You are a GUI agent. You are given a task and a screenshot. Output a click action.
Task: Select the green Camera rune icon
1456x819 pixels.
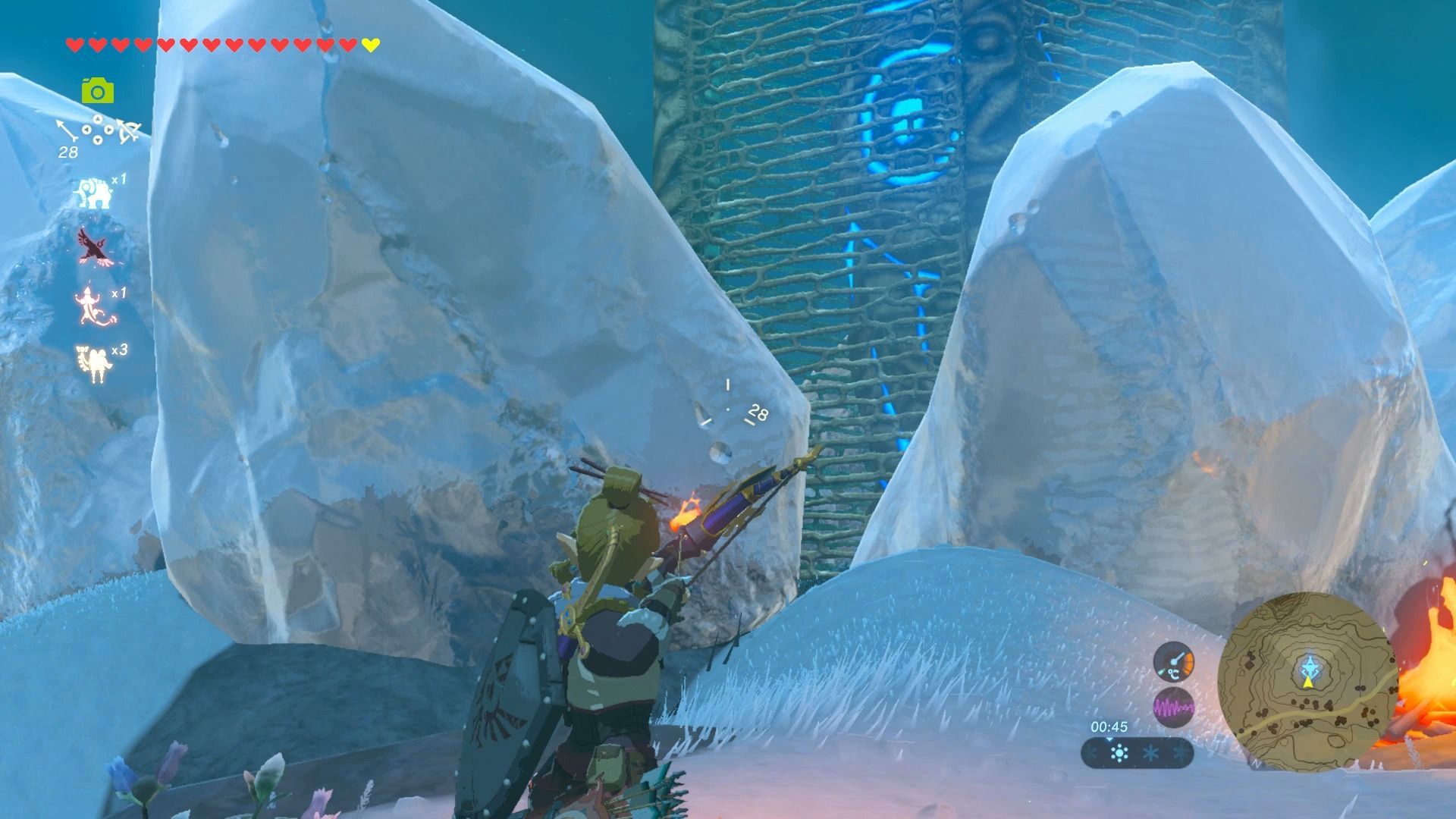[98, 91]
